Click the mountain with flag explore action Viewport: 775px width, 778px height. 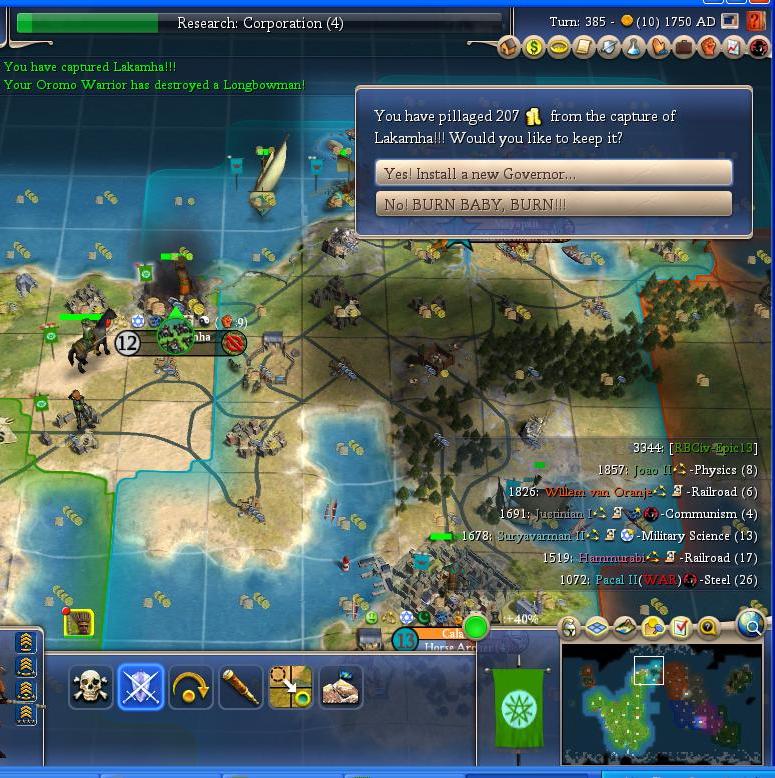click(x=340, y=687)
